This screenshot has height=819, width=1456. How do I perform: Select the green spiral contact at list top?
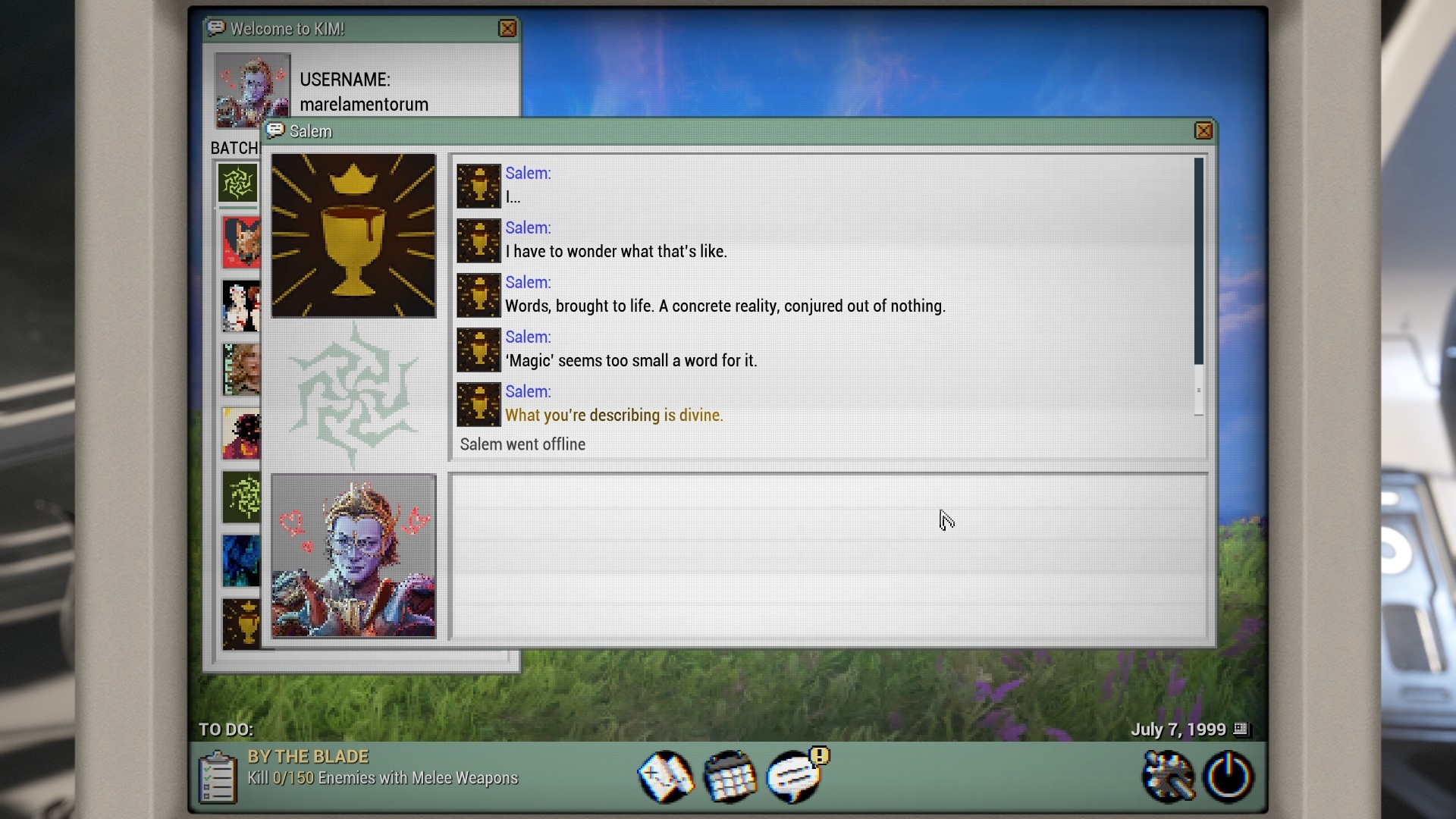[237, 184]
